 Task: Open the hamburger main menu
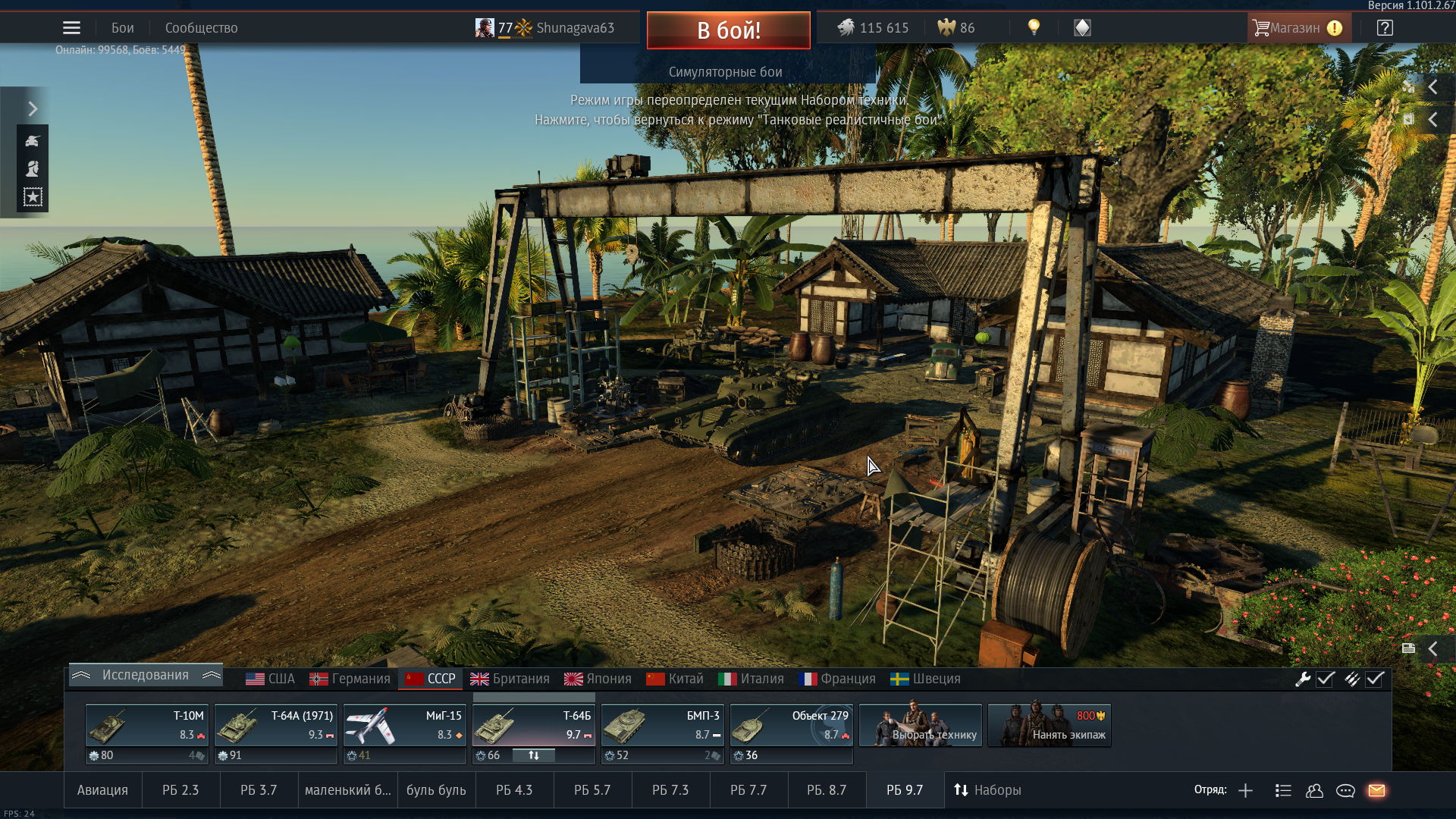coord(71,28)
